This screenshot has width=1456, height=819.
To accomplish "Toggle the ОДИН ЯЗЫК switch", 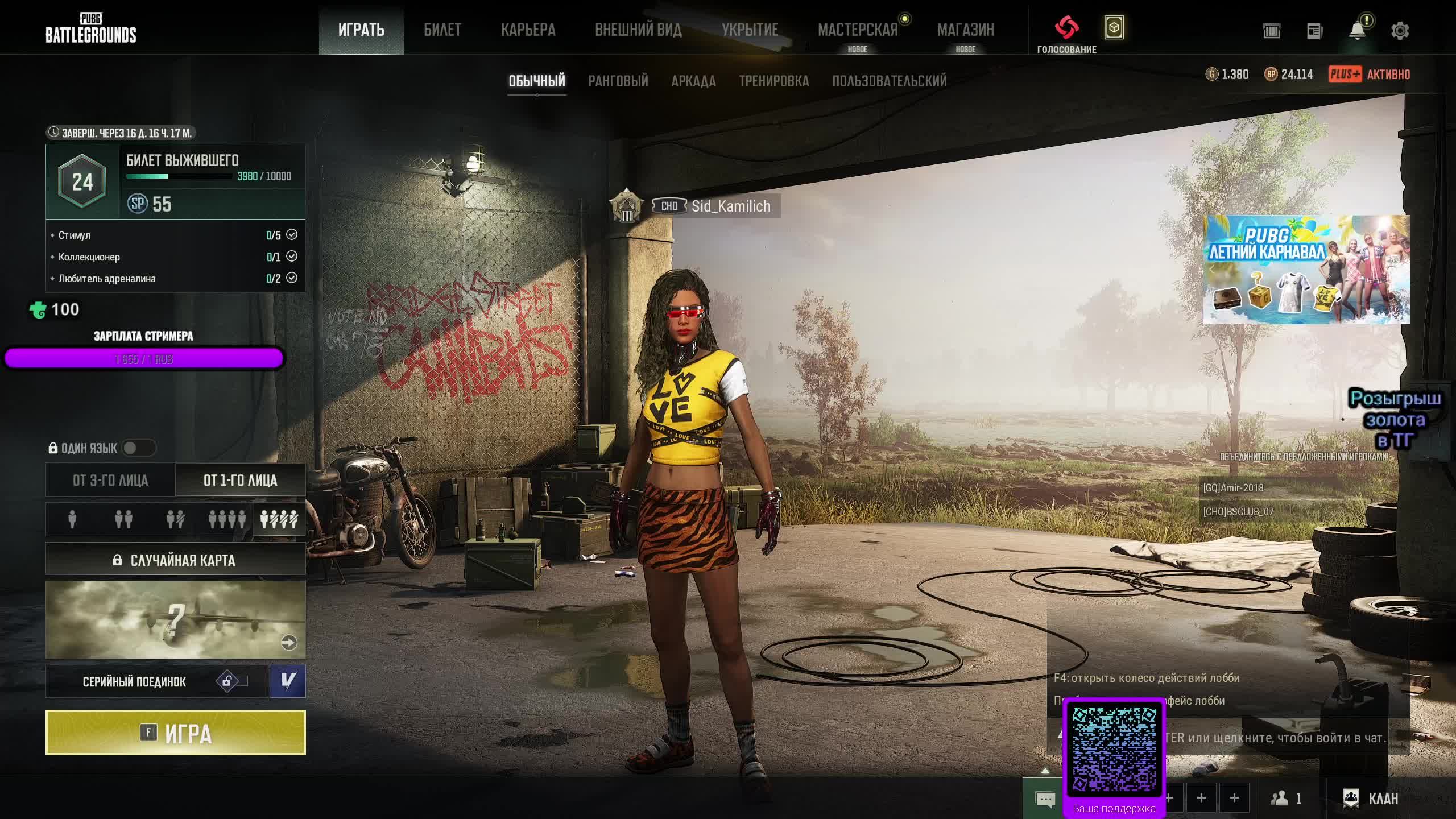I will (x=138, y=448).
